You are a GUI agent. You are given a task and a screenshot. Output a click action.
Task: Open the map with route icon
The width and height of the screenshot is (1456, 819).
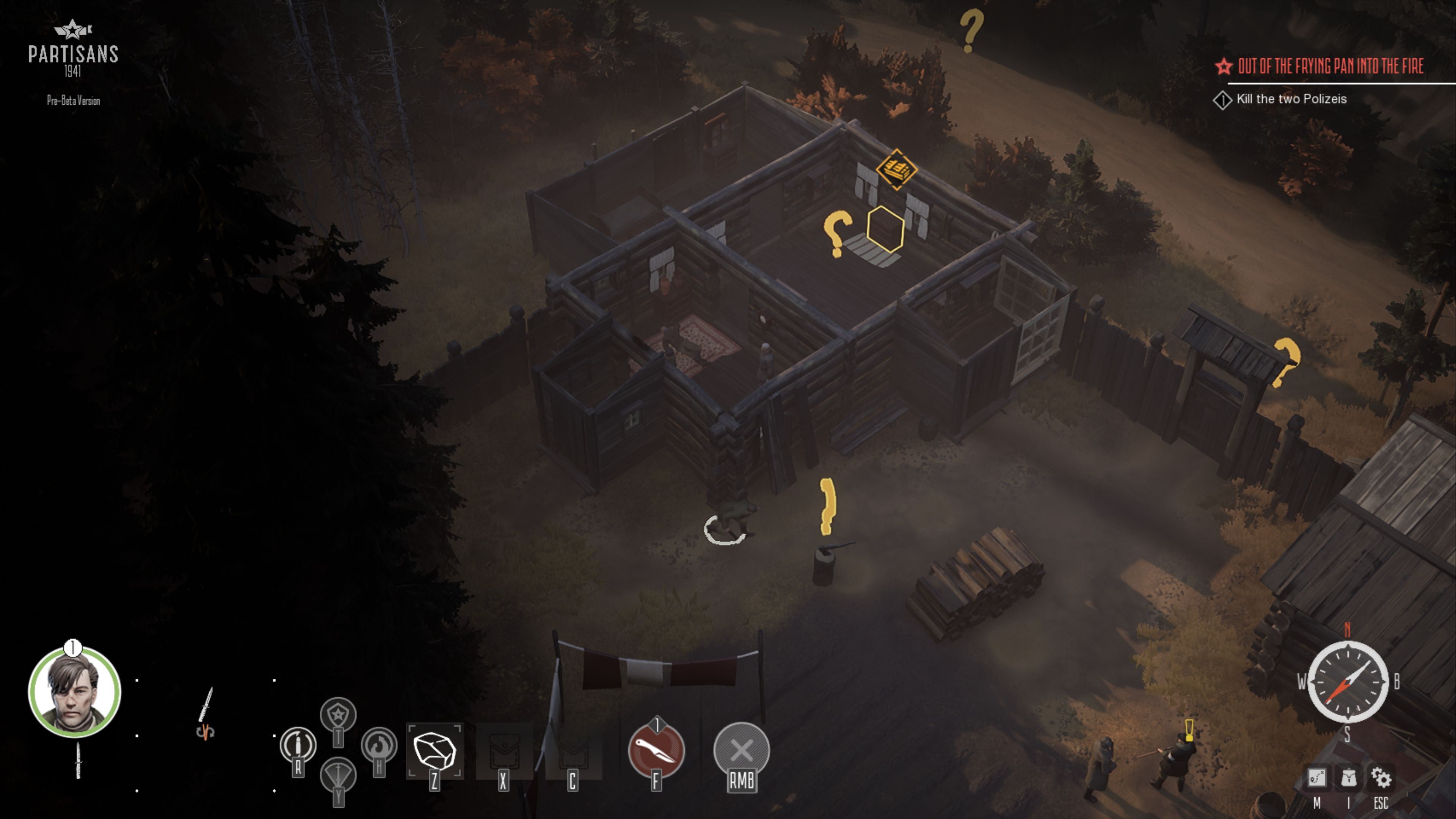(1316, 779)
